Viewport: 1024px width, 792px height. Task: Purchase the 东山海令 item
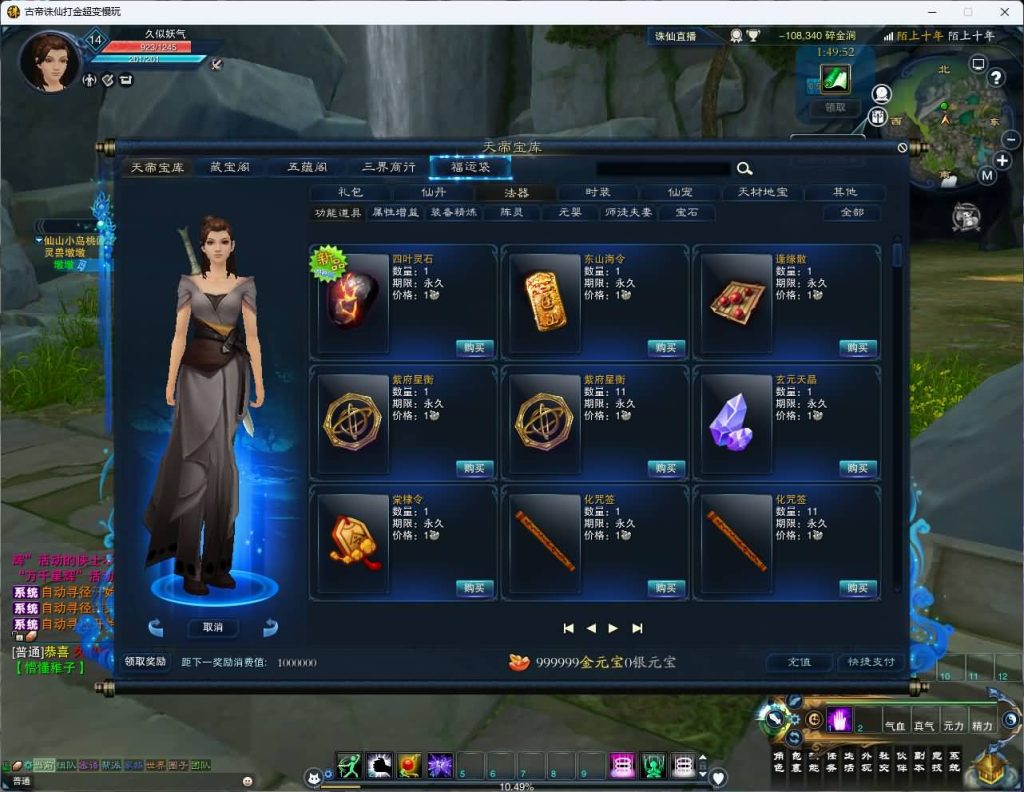coord(666,348)
